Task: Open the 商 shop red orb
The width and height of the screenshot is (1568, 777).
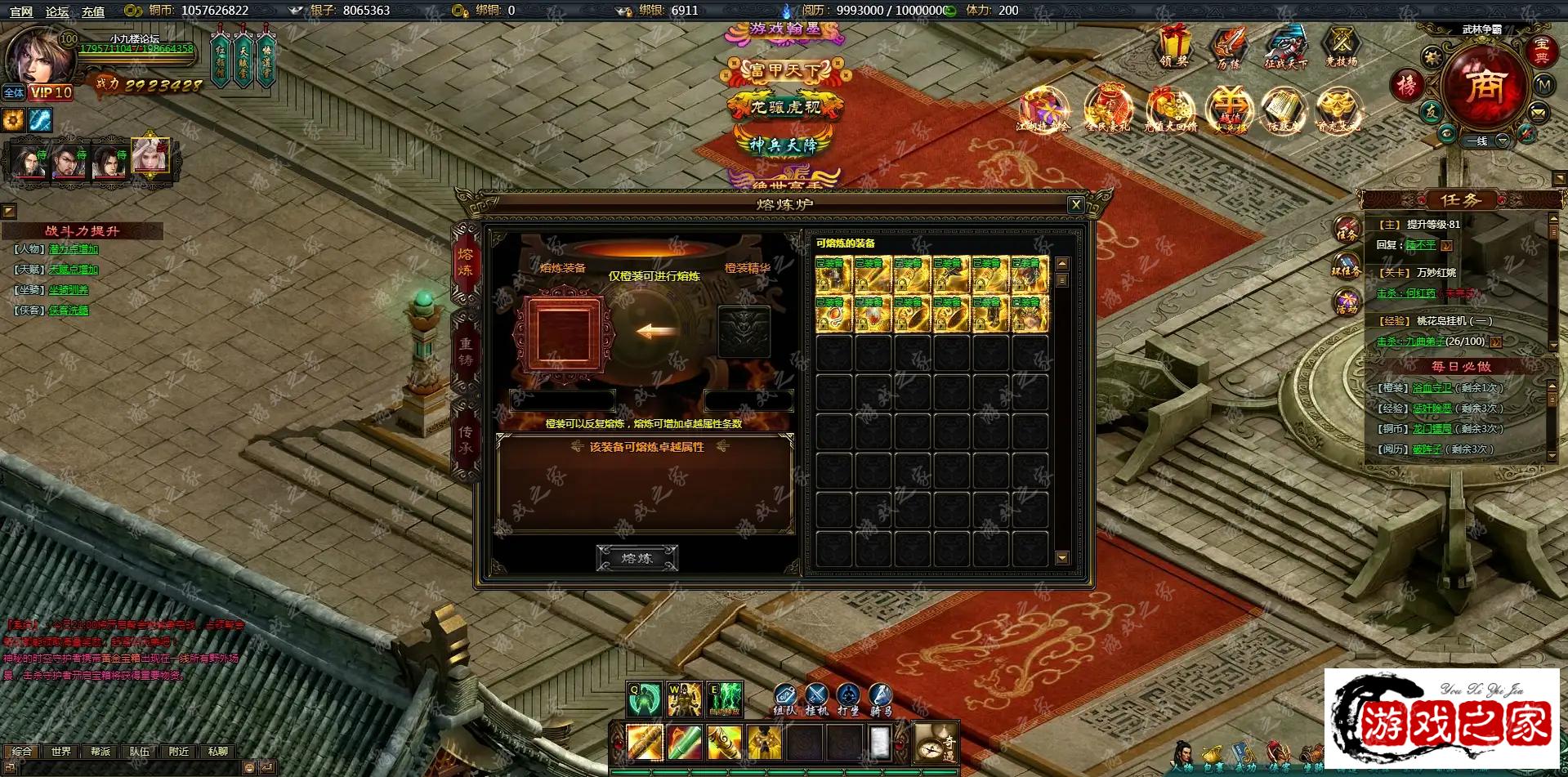Action: point(1484,86)
